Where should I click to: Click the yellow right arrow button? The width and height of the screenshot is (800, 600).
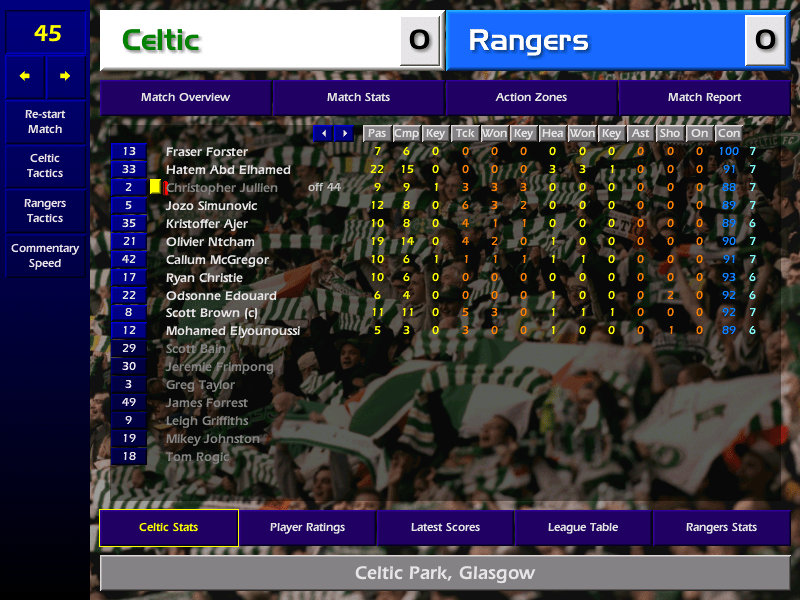pos(66,76)
